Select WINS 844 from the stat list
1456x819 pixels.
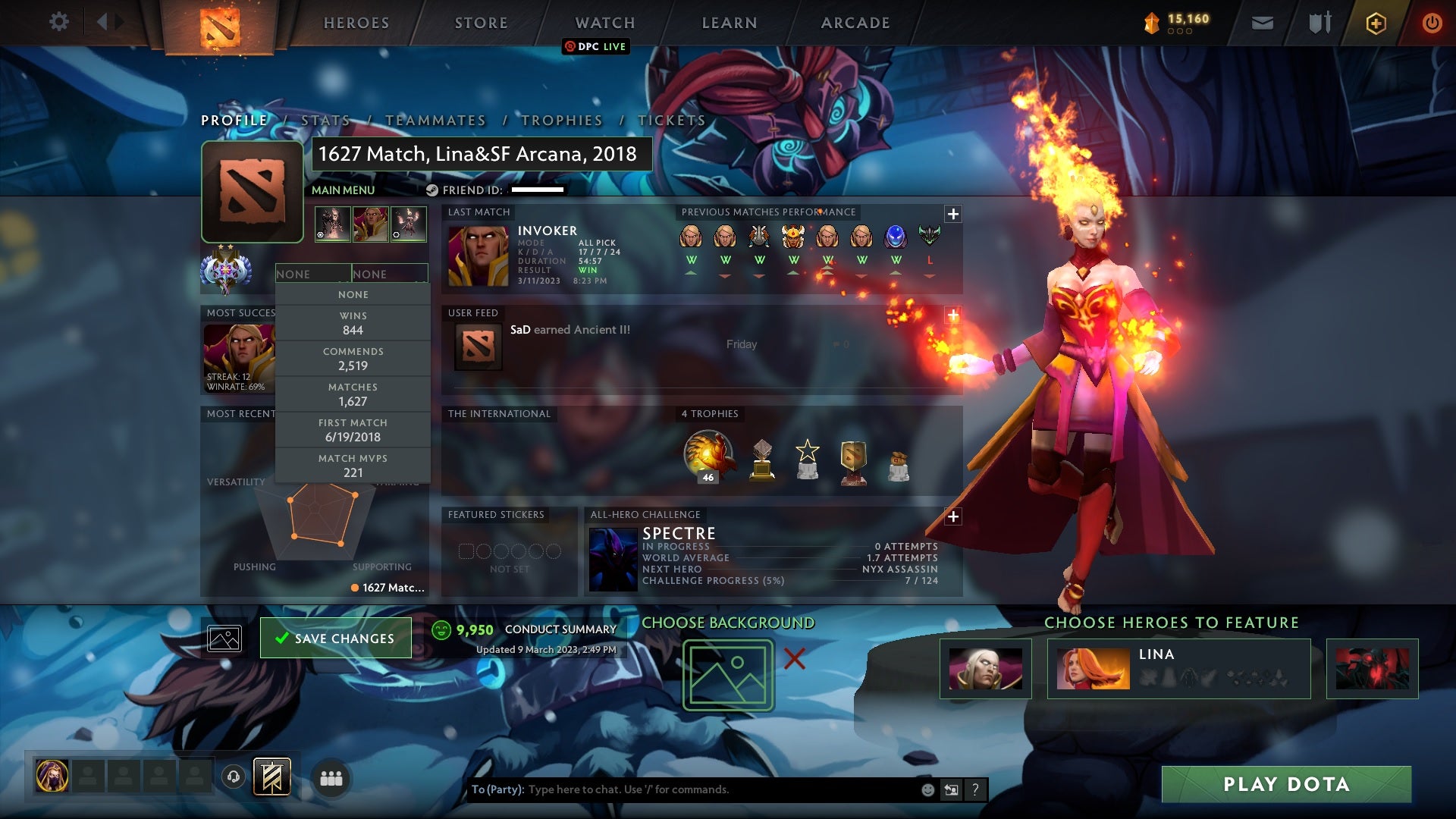tap(353, 323)
